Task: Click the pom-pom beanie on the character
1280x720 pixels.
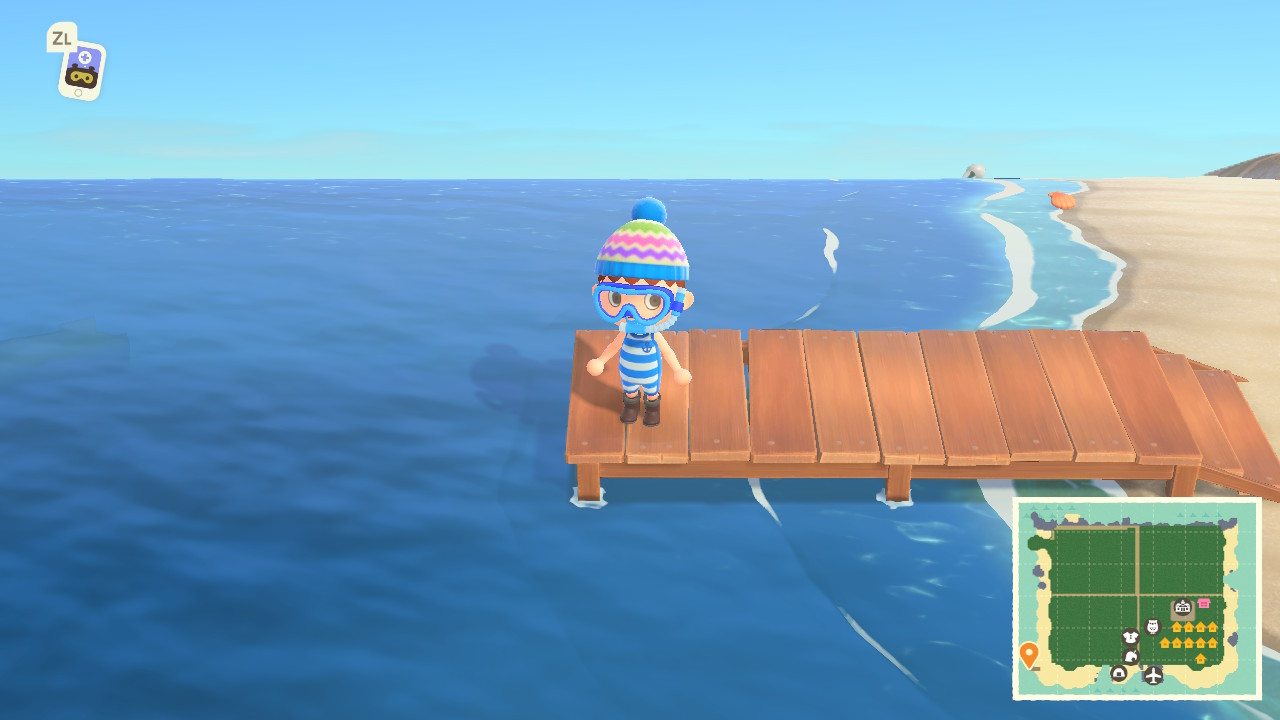Action: 642,250
